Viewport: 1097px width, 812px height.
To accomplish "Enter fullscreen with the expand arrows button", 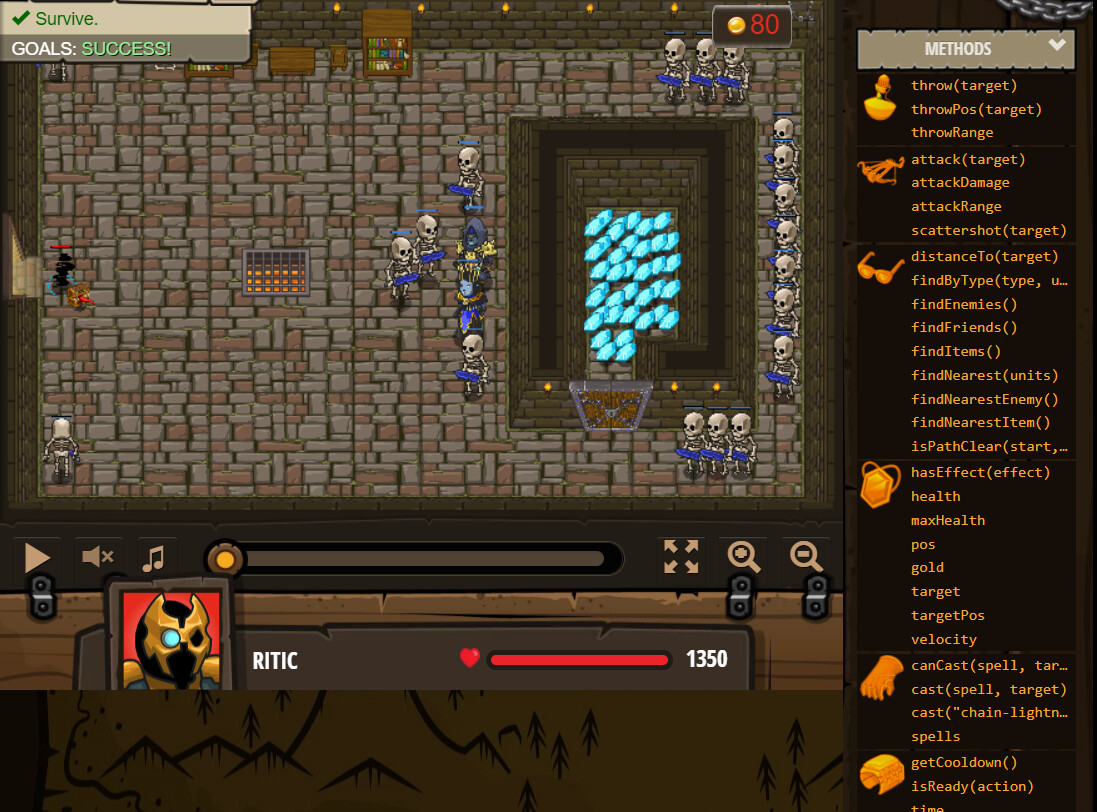I will (681, 556).
